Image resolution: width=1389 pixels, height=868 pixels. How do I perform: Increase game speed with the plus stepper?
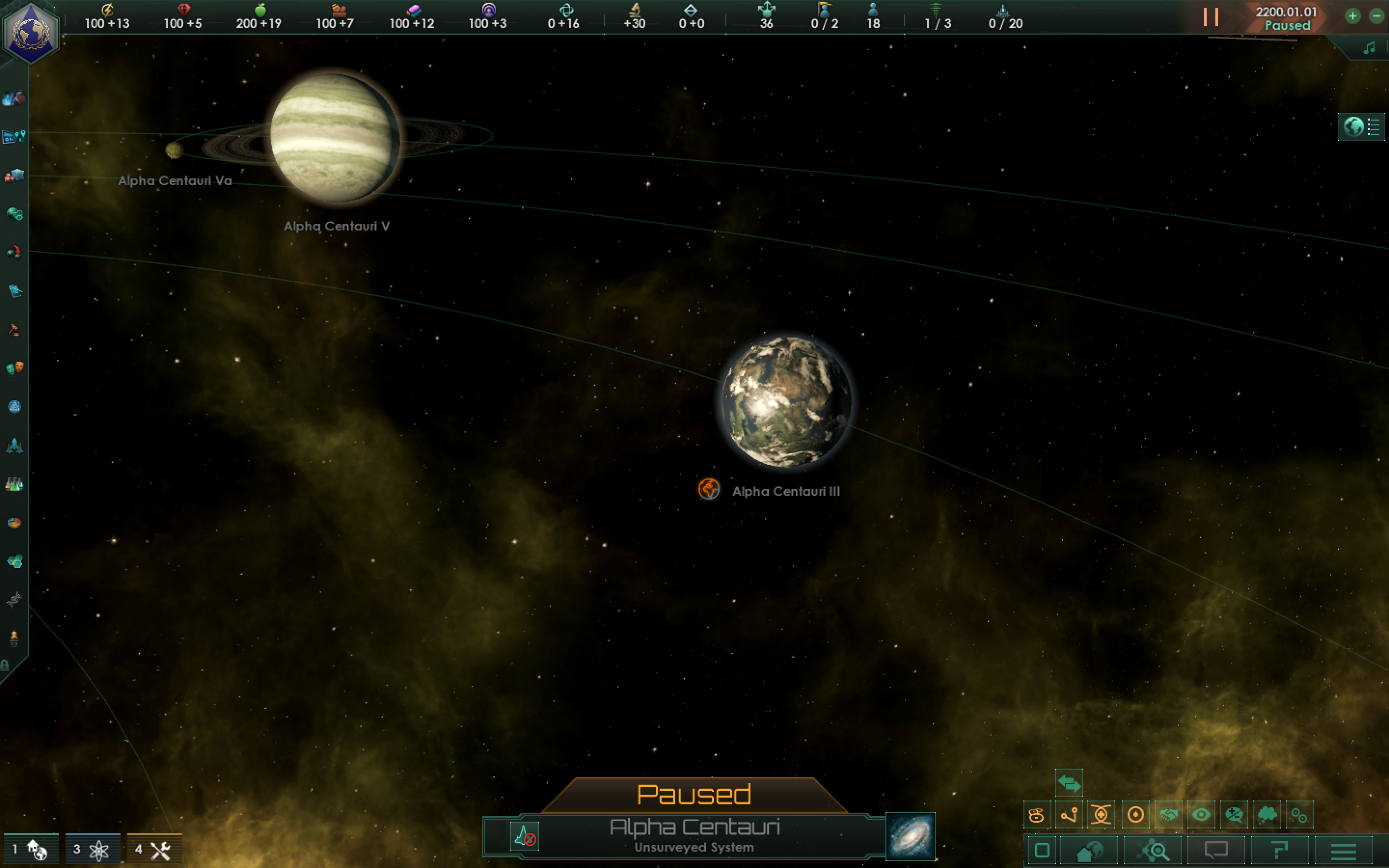1353,16
